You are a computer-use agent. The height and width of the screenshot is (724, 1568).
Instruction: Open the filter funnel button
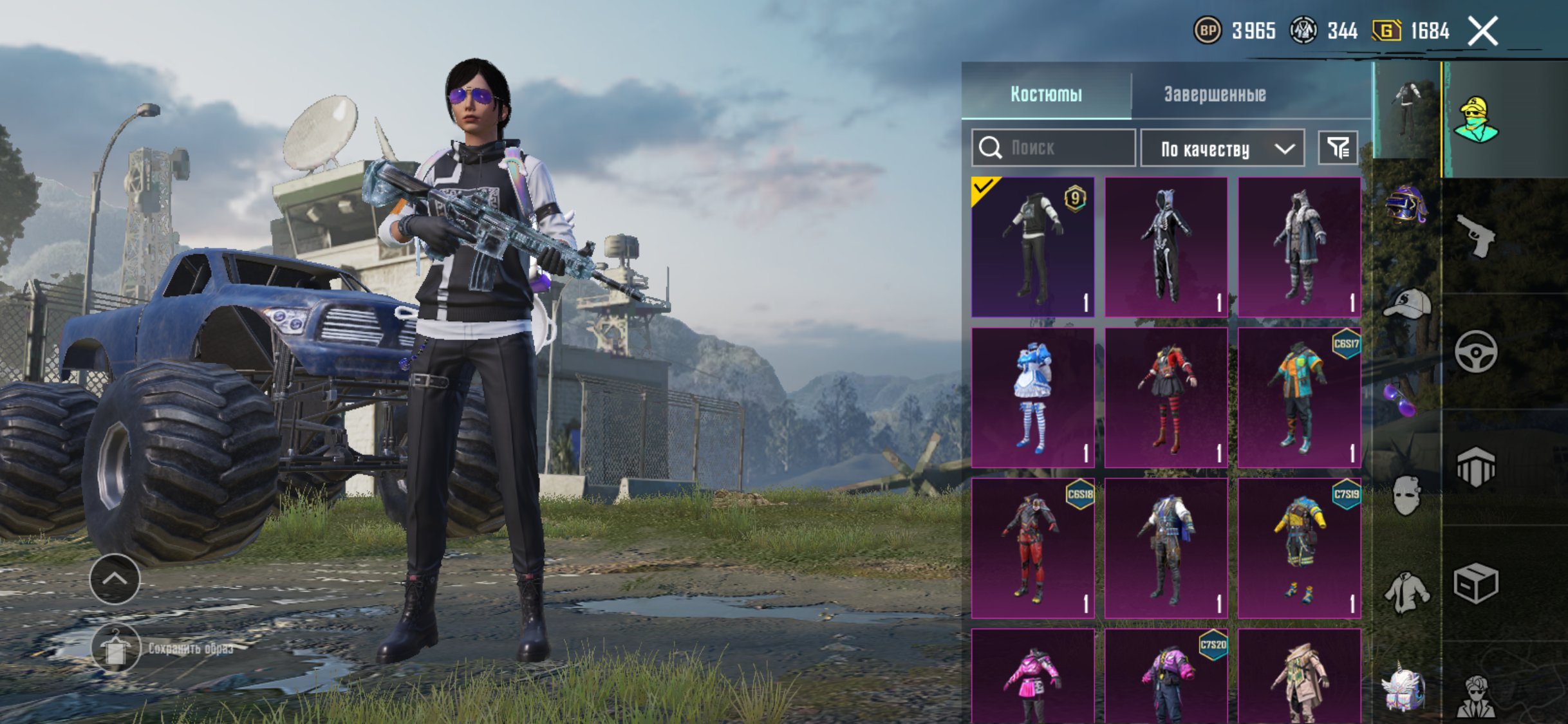1338,148
